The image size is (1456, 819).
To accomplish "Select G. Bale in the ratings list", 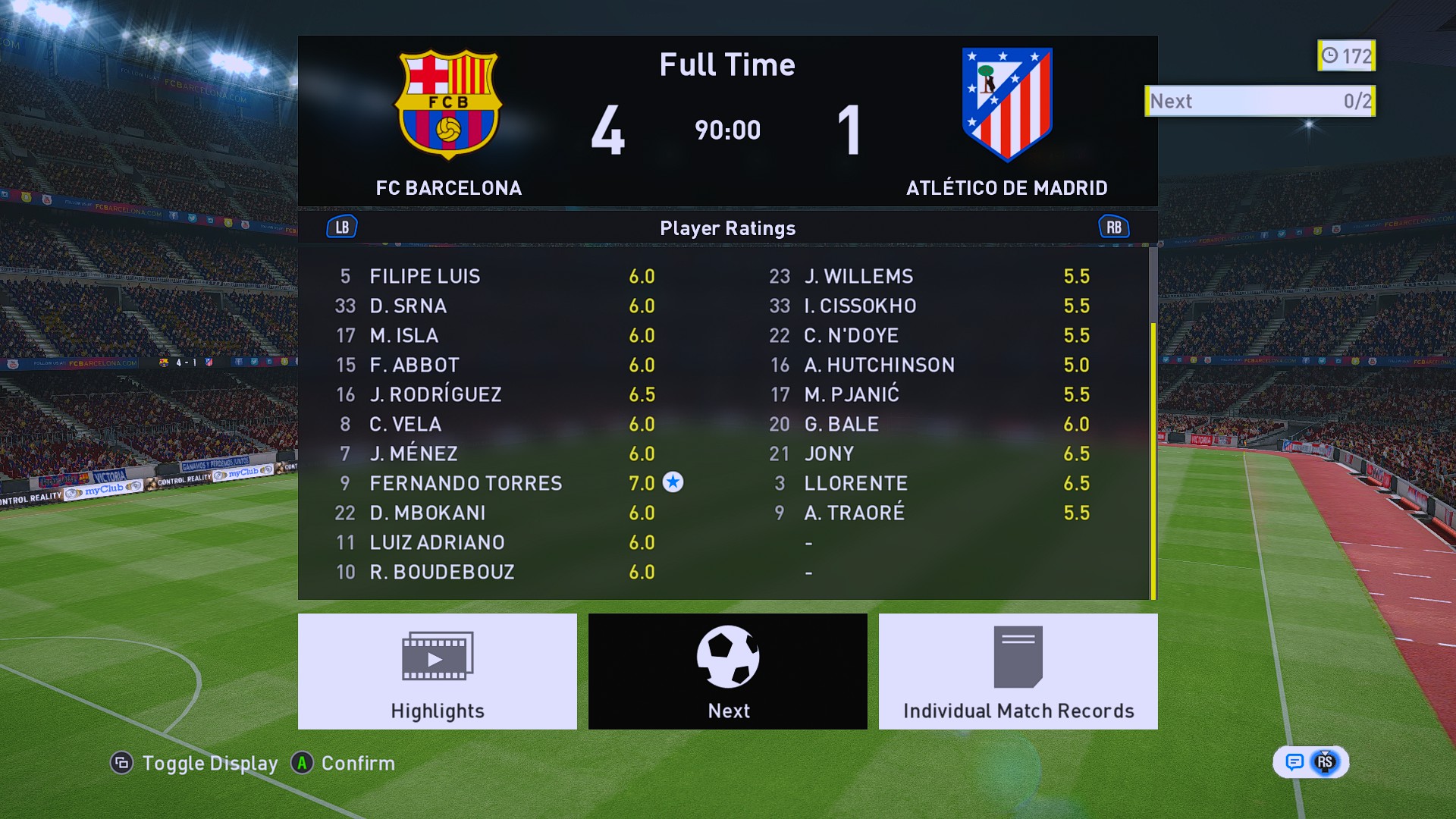I will pos(841,424).
